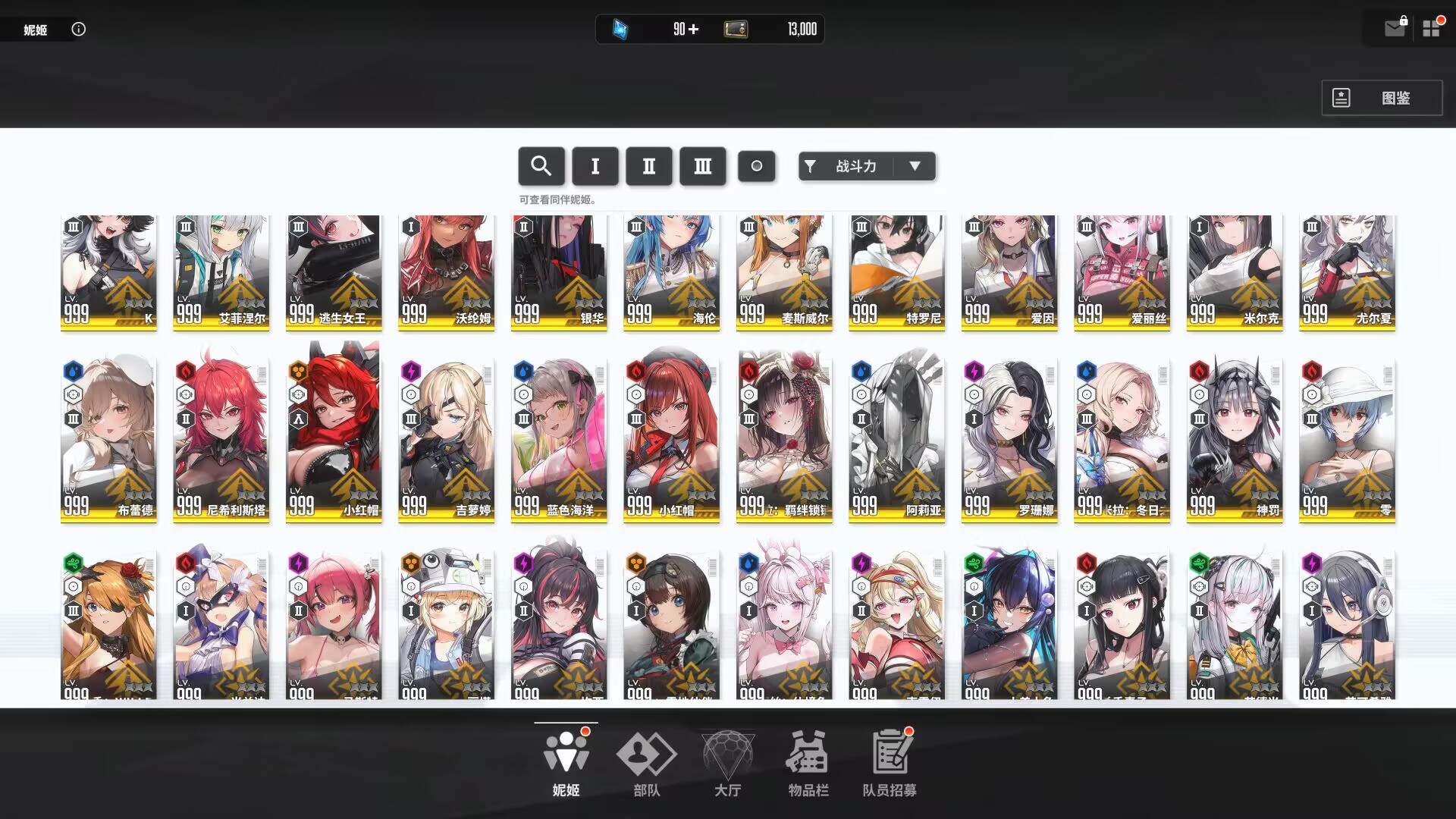This screenshot has height=819, width=1456.
Task: Open the 图鉴 codex
Action: pyautogui.click(x=1381, y=98)
